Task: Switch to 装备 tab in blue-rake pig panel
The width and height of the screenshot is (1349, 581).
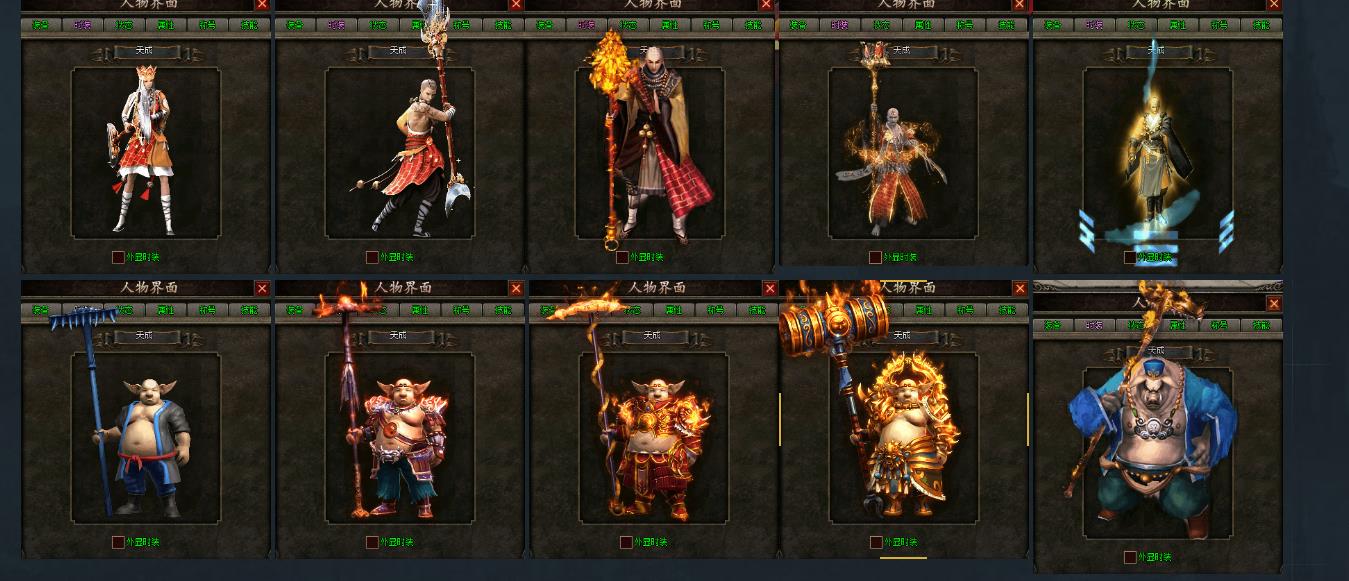Action: [41, 310]
